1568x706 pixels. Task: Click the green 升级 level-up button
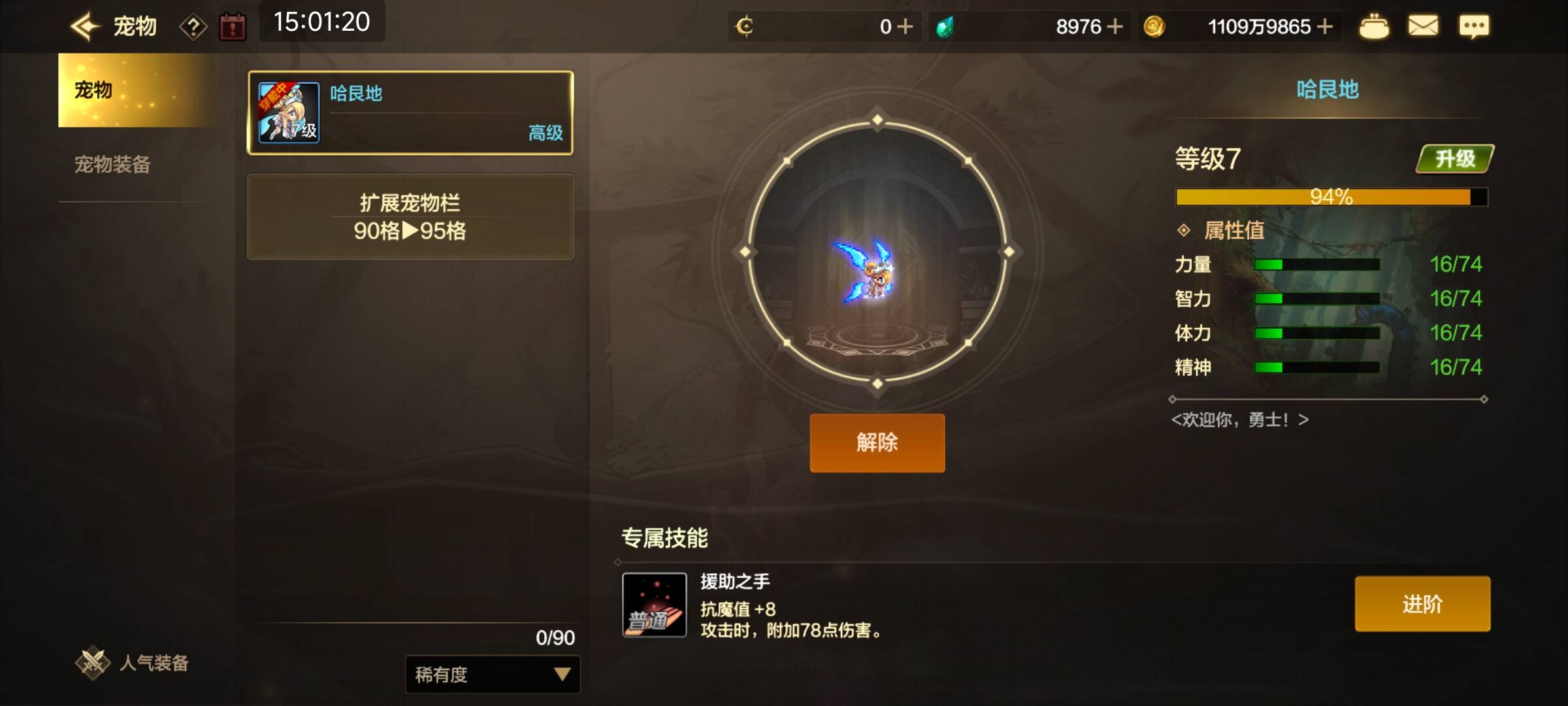coord(1454,159)
